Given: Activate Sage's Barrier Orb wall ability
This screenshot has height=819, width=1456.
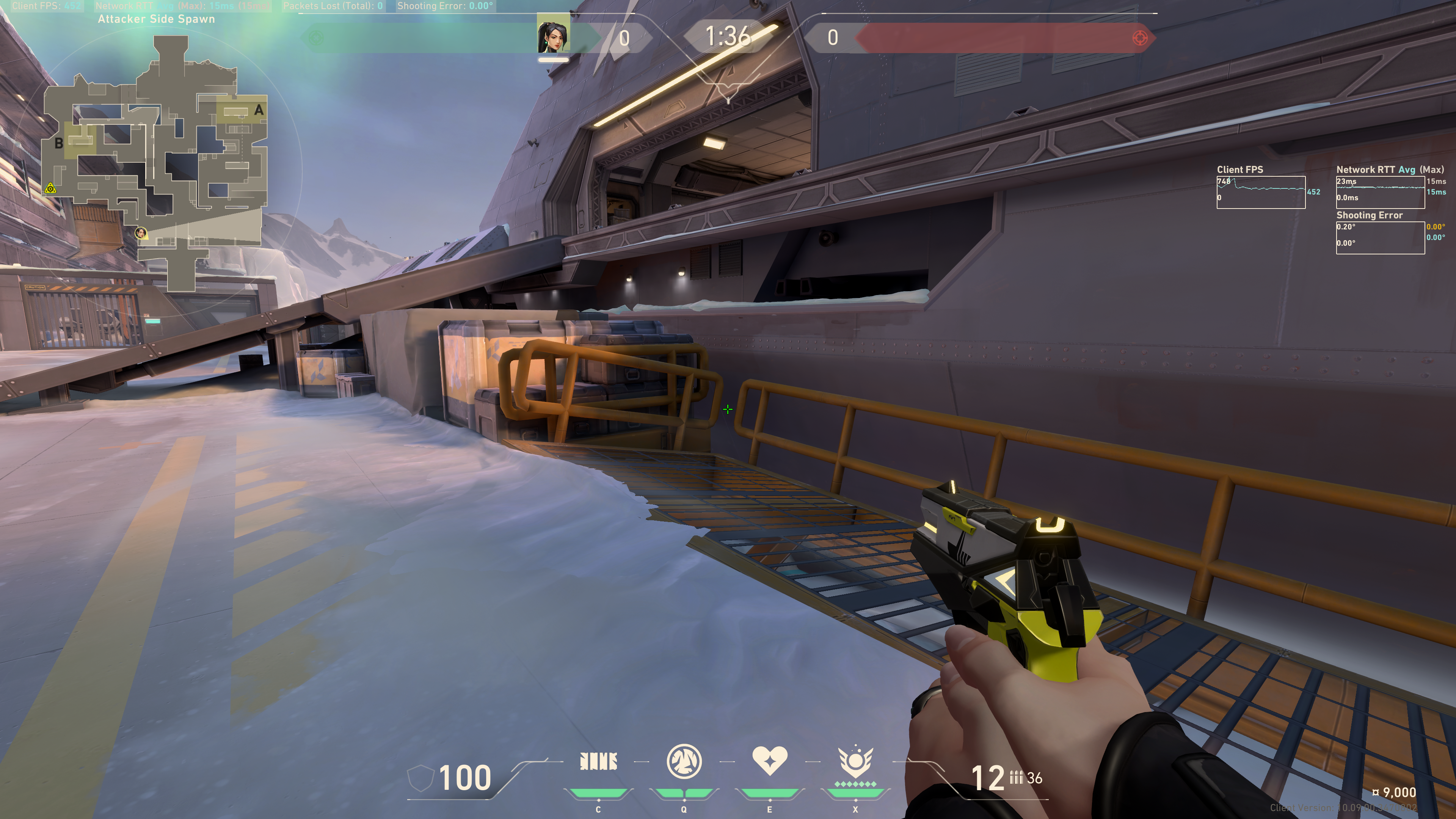Looking at the screenshot, I should tap(598, 762).
